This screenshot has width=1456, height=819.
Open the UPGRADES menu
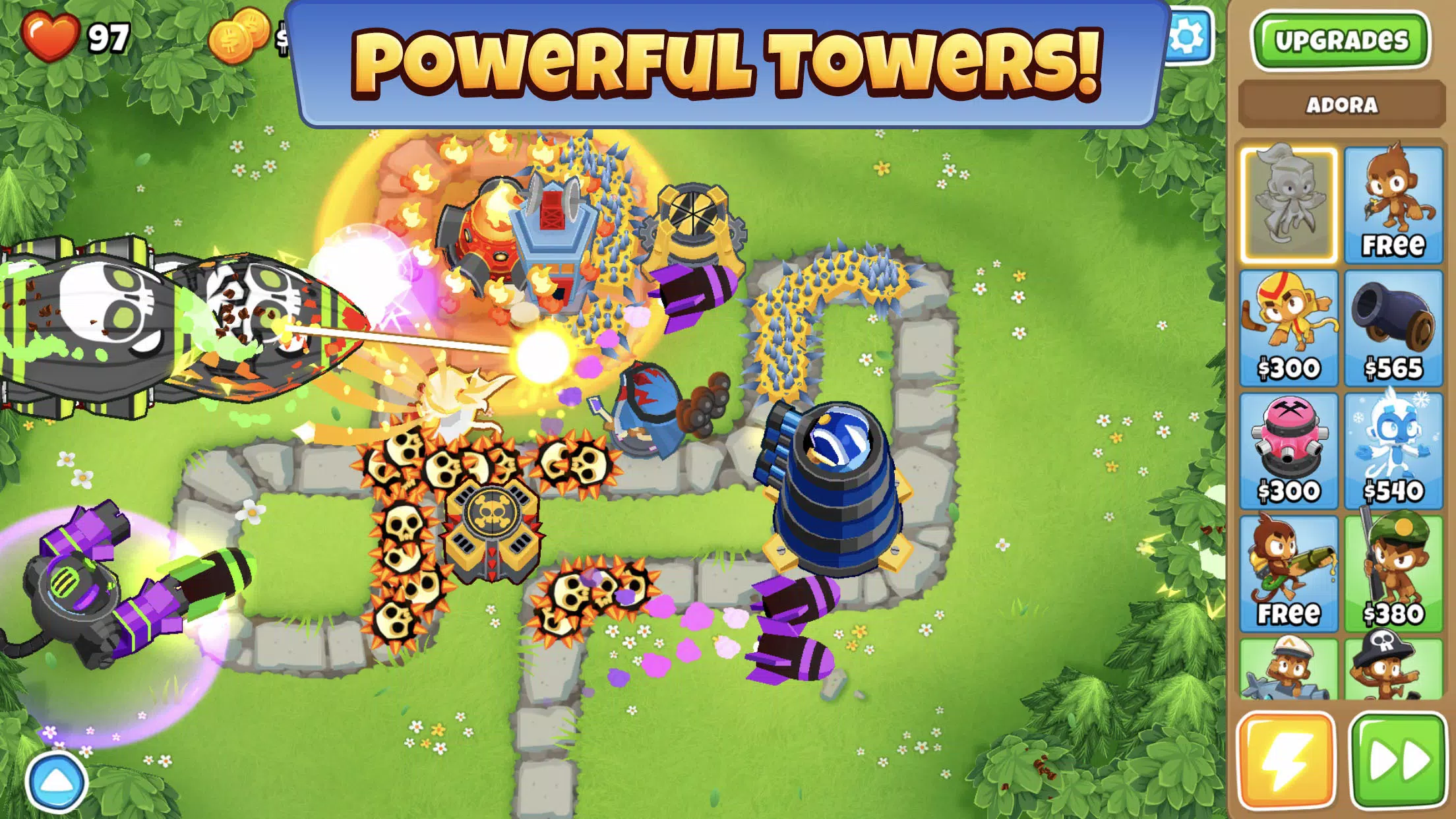[x=1341, y=41]
